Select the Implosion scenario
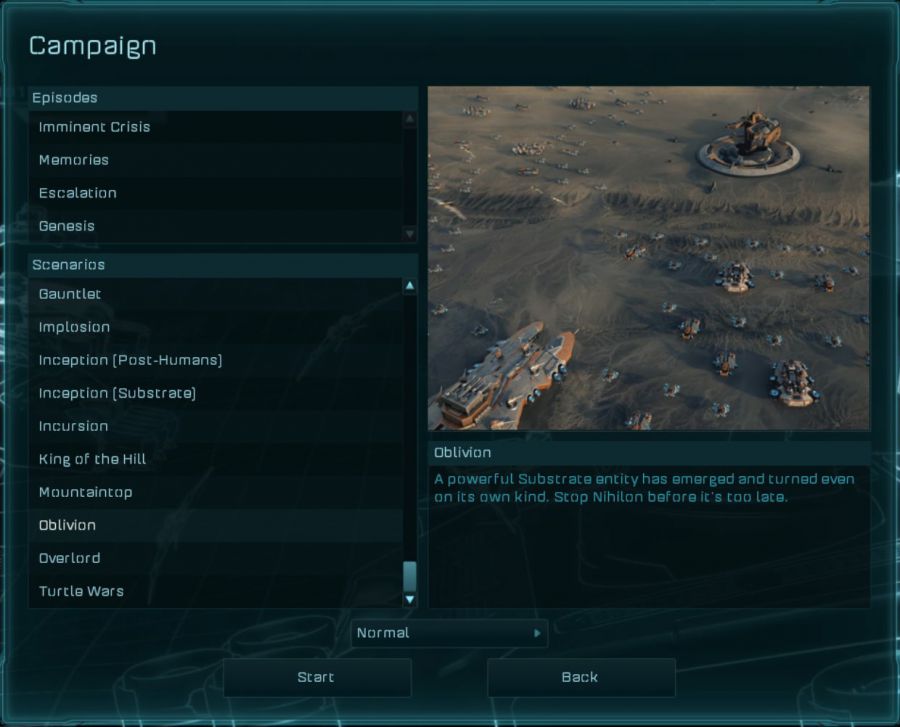This screenshot has height=727, width=900. click(x=75, y=327)
